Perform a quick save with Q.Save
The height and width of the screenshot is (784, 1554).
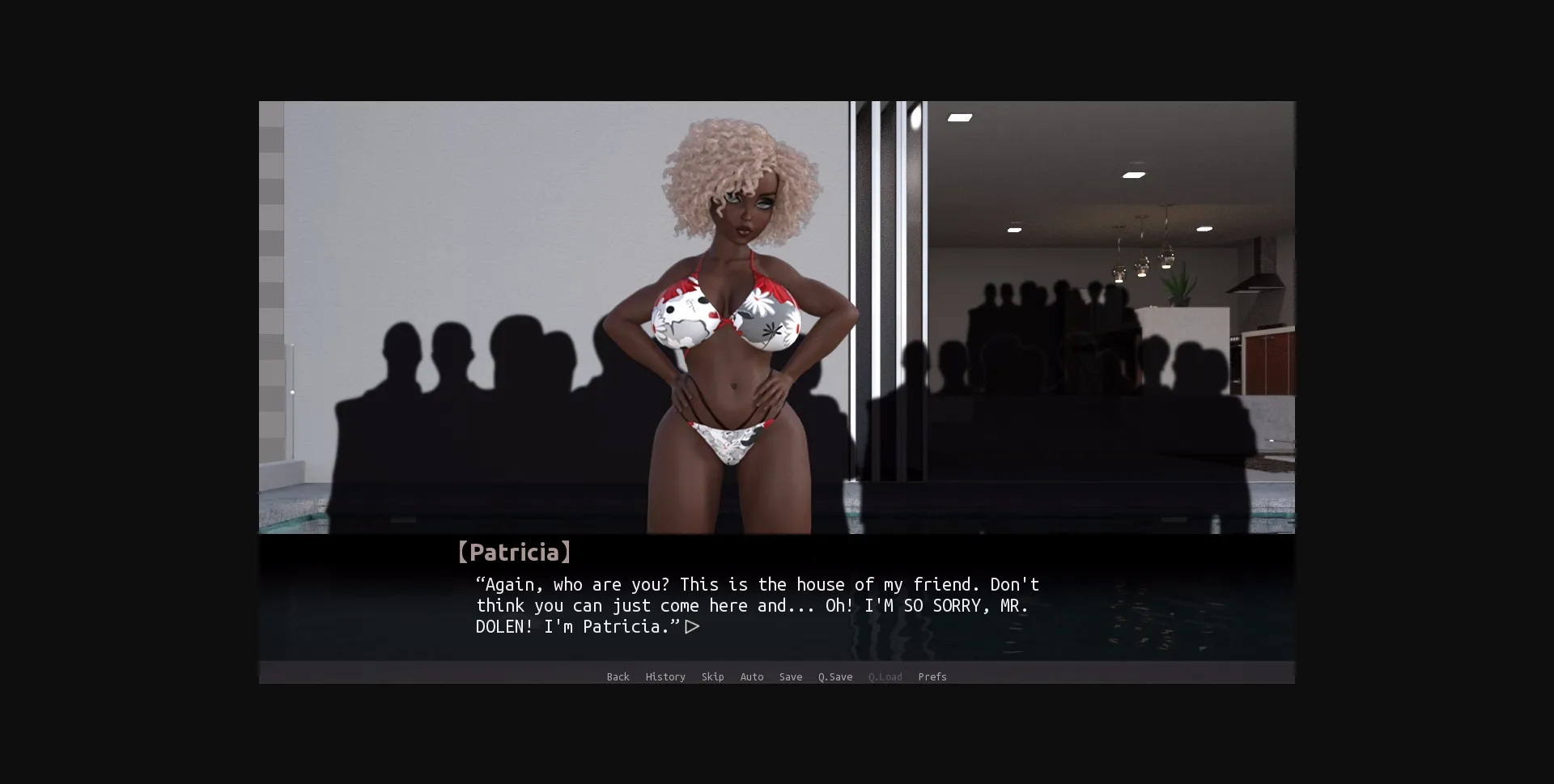pyautogui.click(x=834, y=677)
